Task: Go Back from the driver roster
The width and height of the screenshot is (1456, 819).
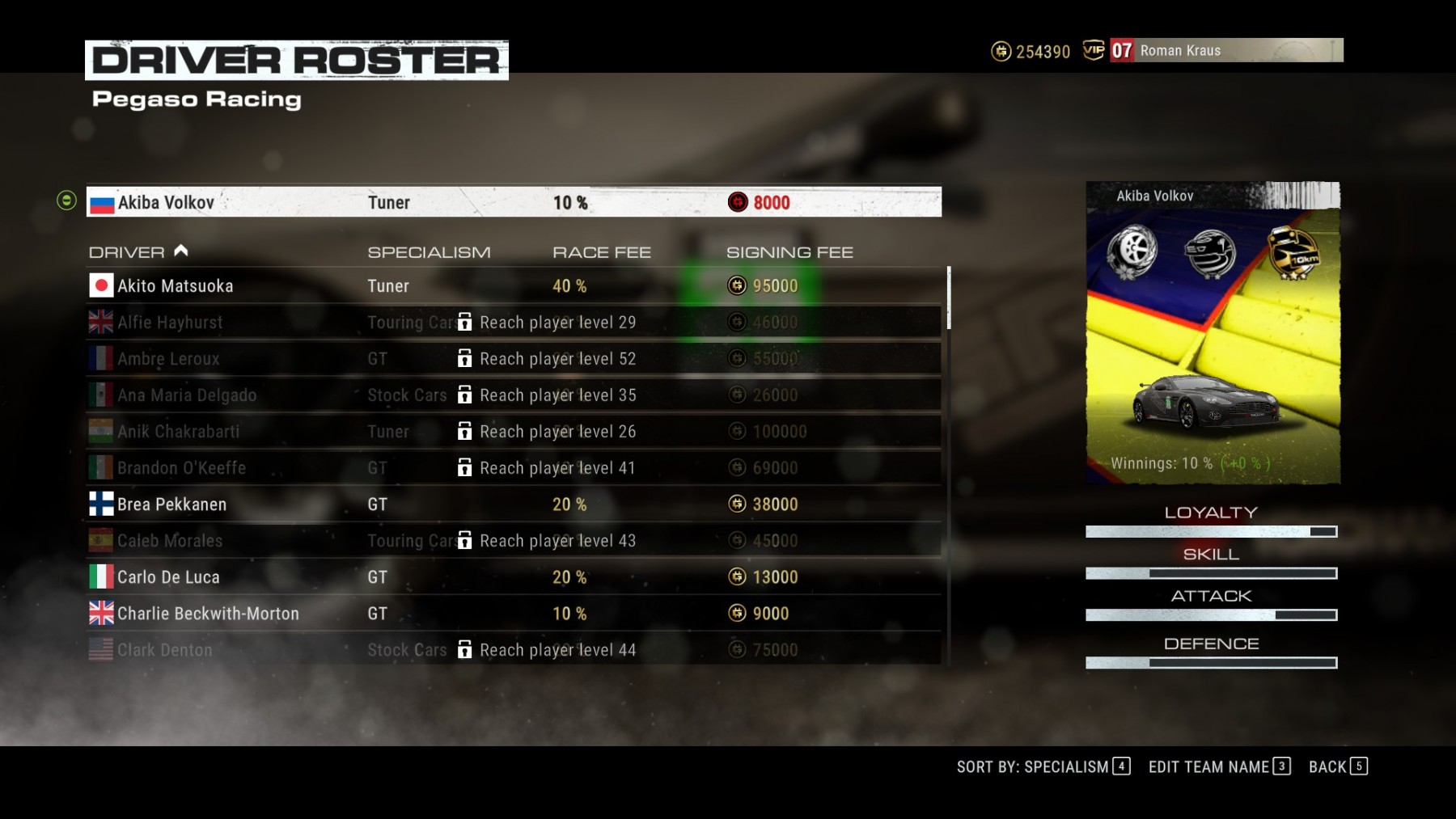Action: 1337,766
